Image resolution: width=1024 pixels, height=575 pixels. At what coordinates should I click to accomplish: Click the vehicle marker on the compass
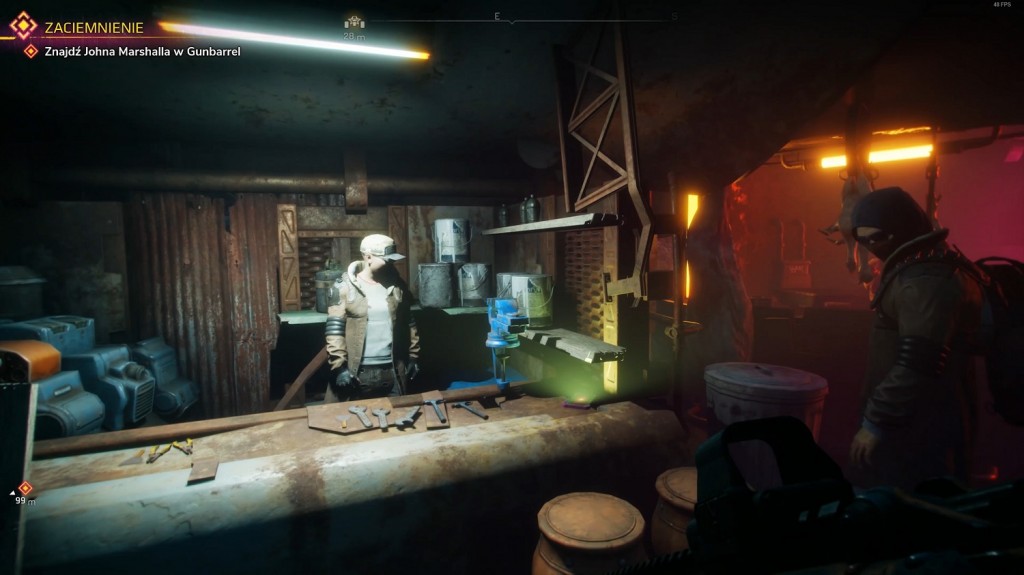pos(354,22)
